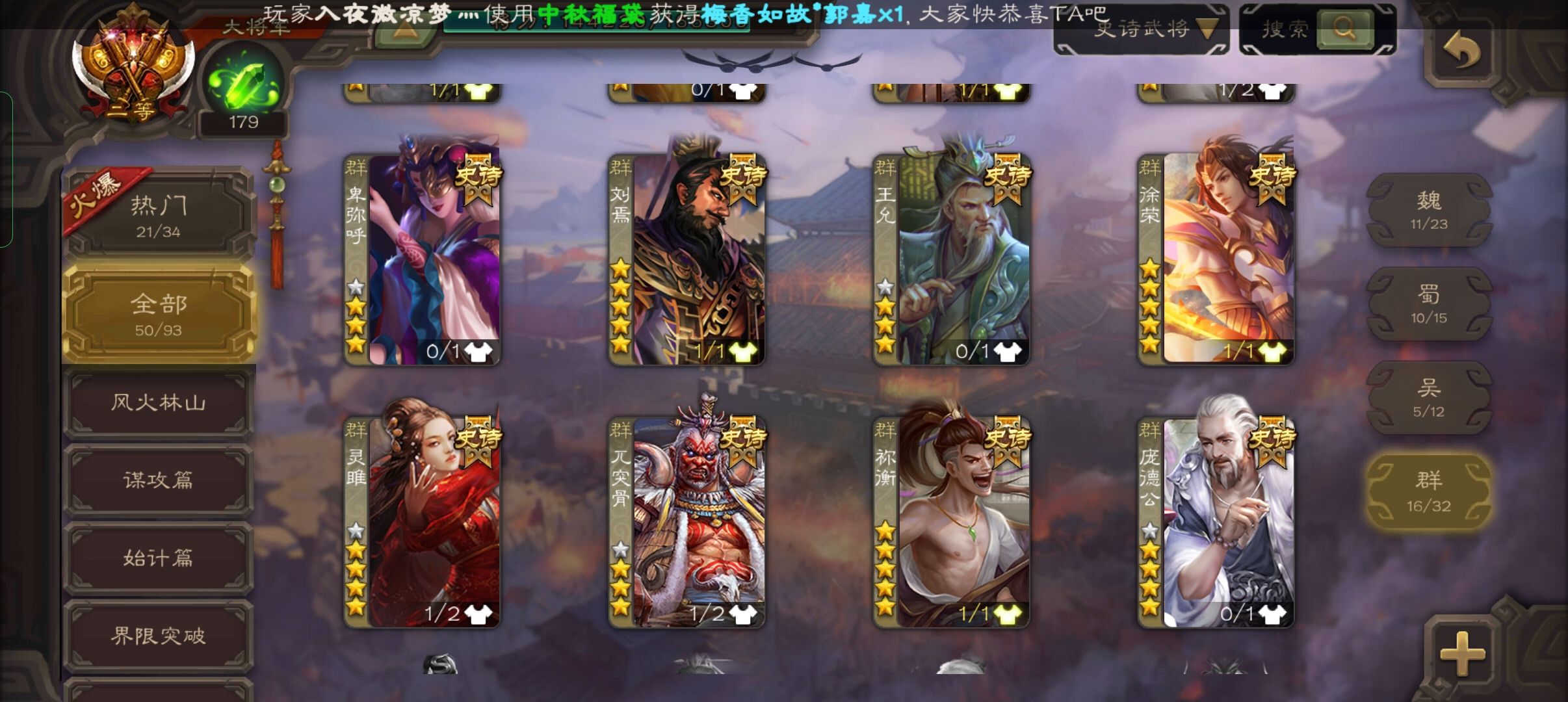
Task: Select the 群 faction filter
Action: coord(1428,490)
